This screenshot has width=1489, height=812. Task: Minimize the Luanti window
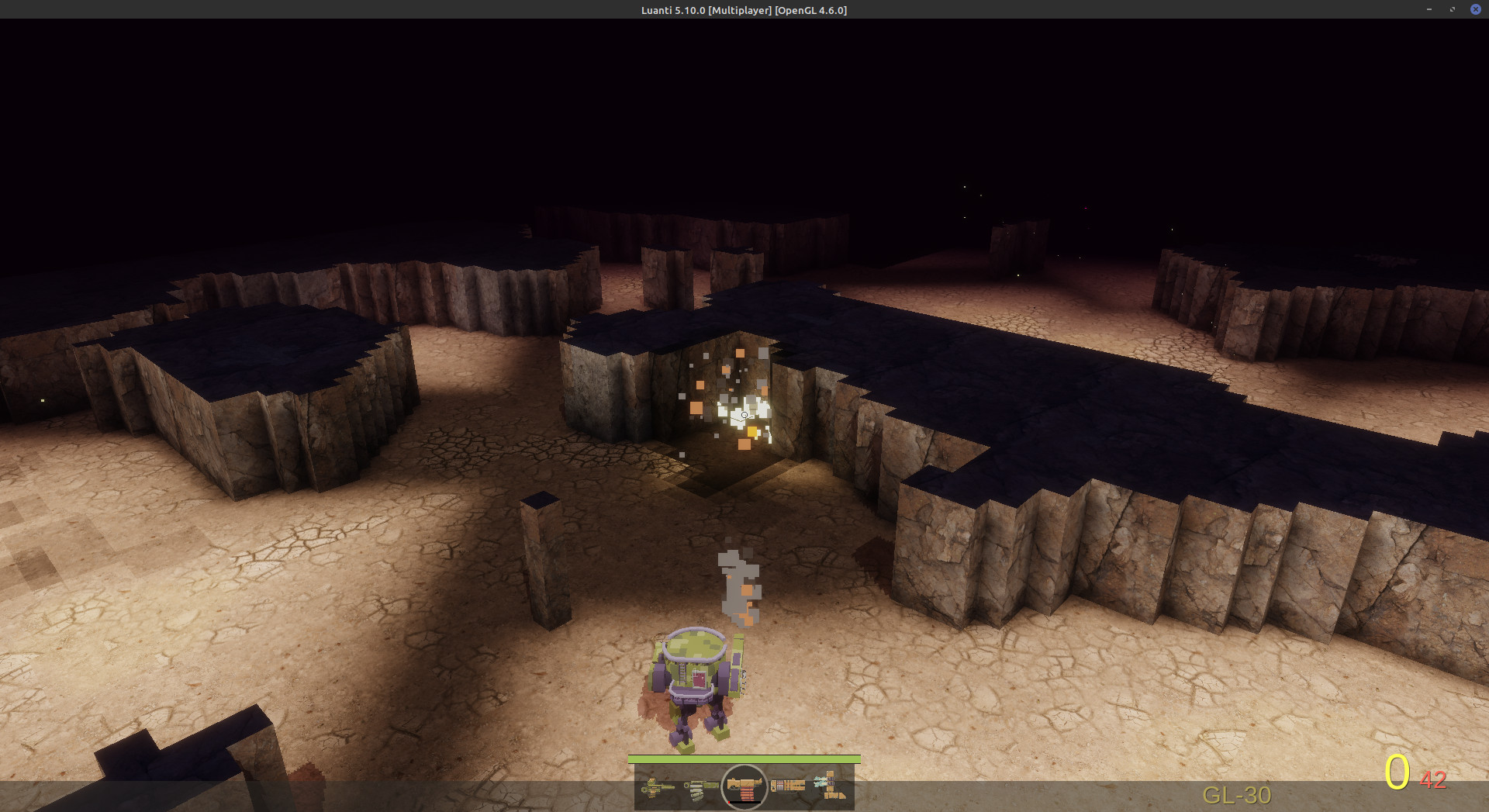point(1429,9)
